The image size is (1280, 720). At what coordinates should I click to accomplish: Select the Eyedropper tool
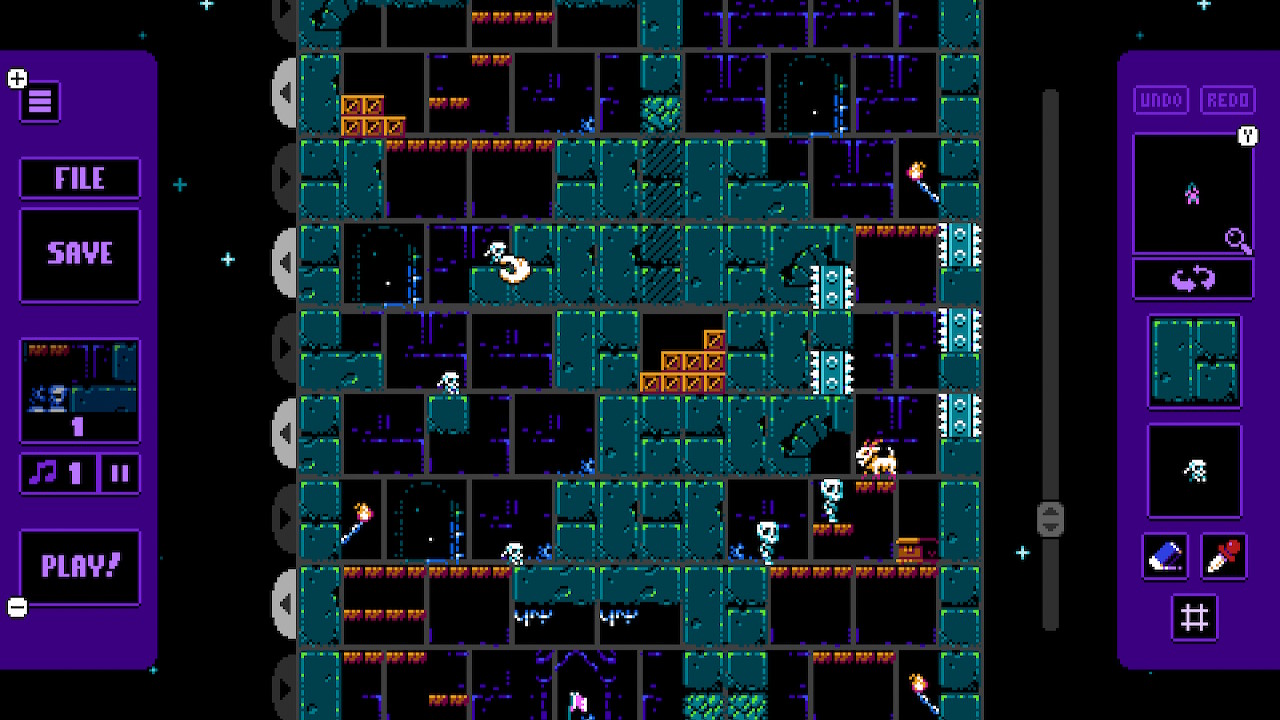click(1225, 557)
